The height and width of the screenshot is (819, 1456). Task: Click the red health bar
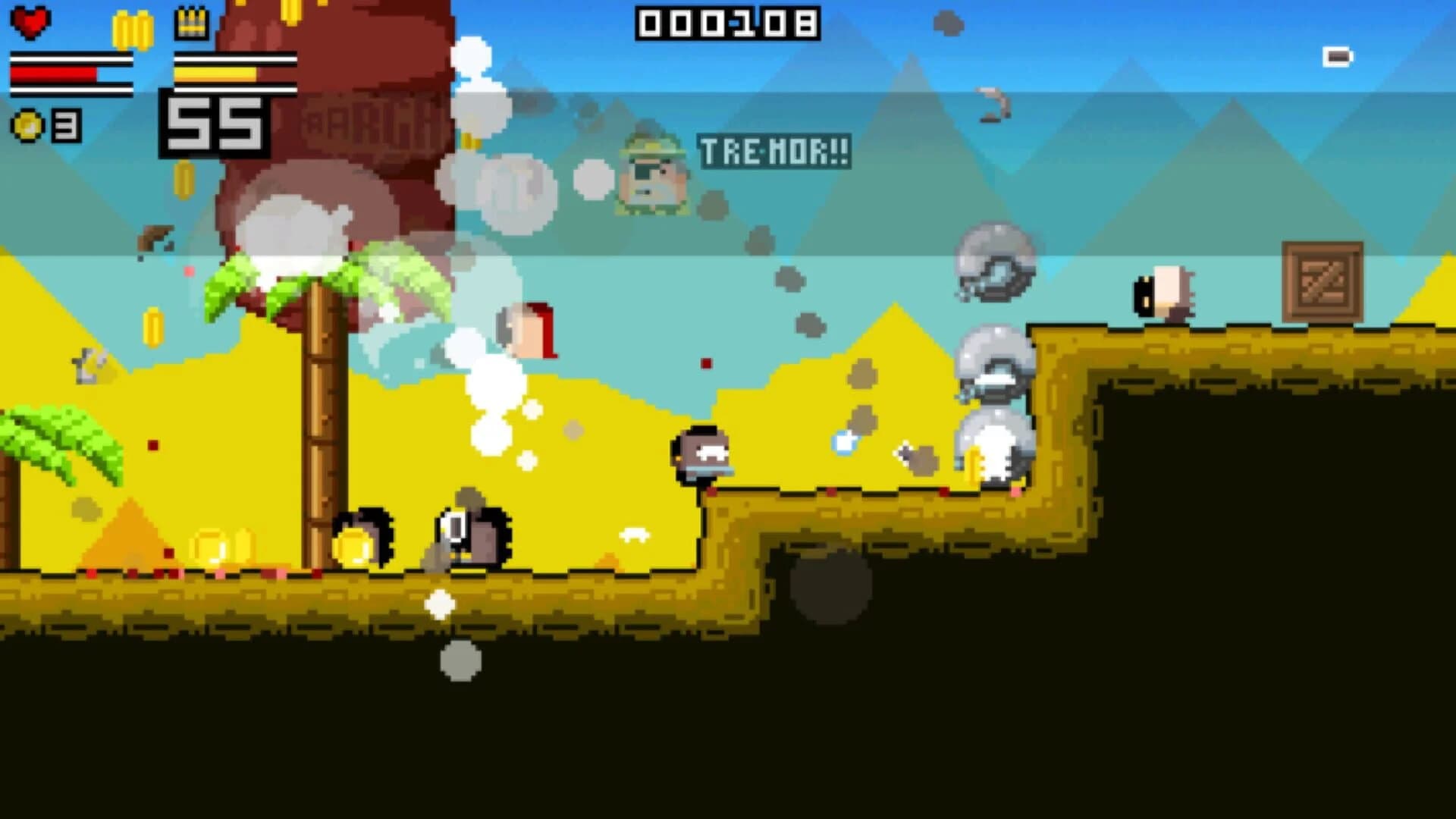click(53, 72)
